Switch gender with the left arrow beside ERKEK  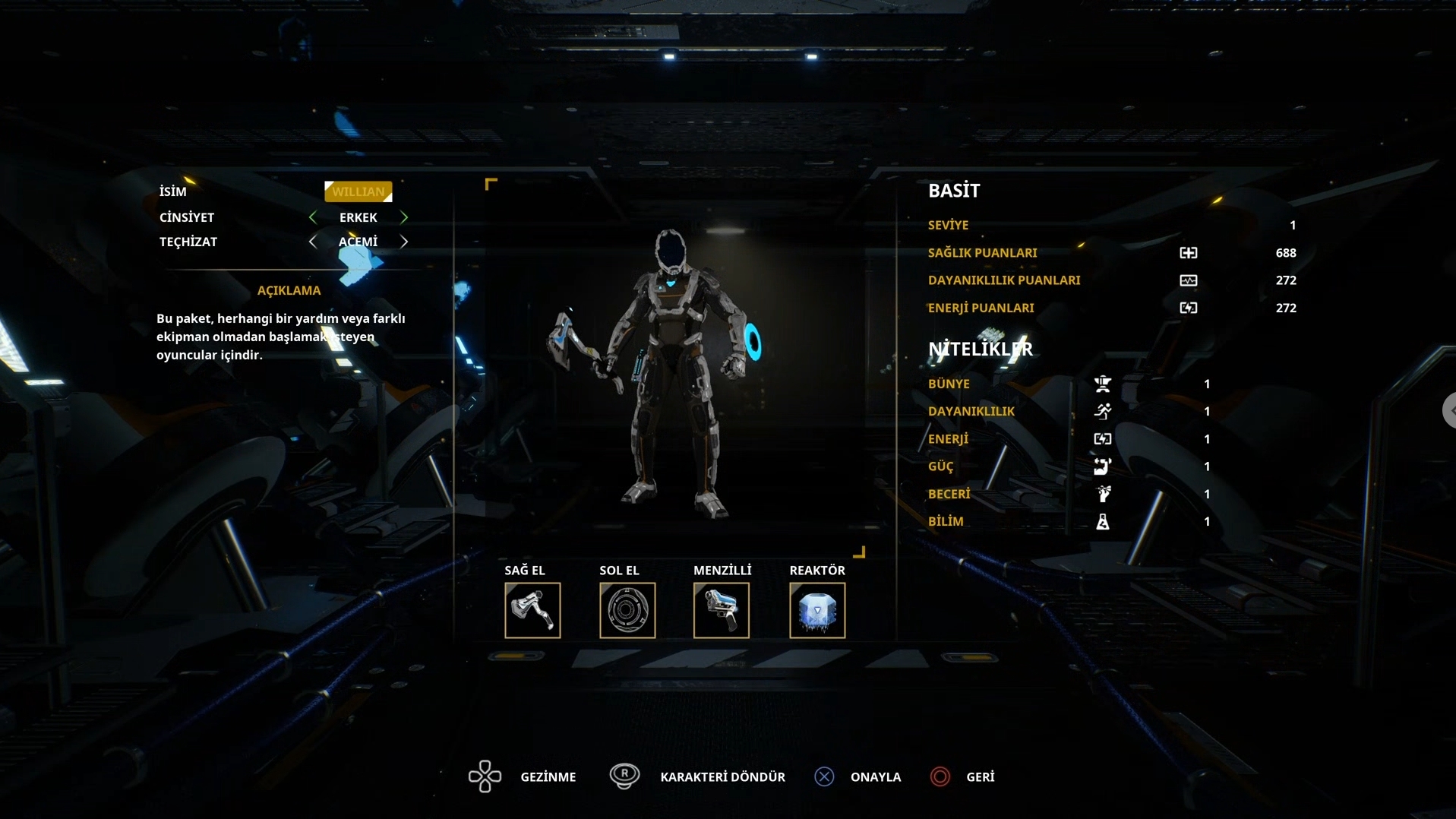click(313, 217)
